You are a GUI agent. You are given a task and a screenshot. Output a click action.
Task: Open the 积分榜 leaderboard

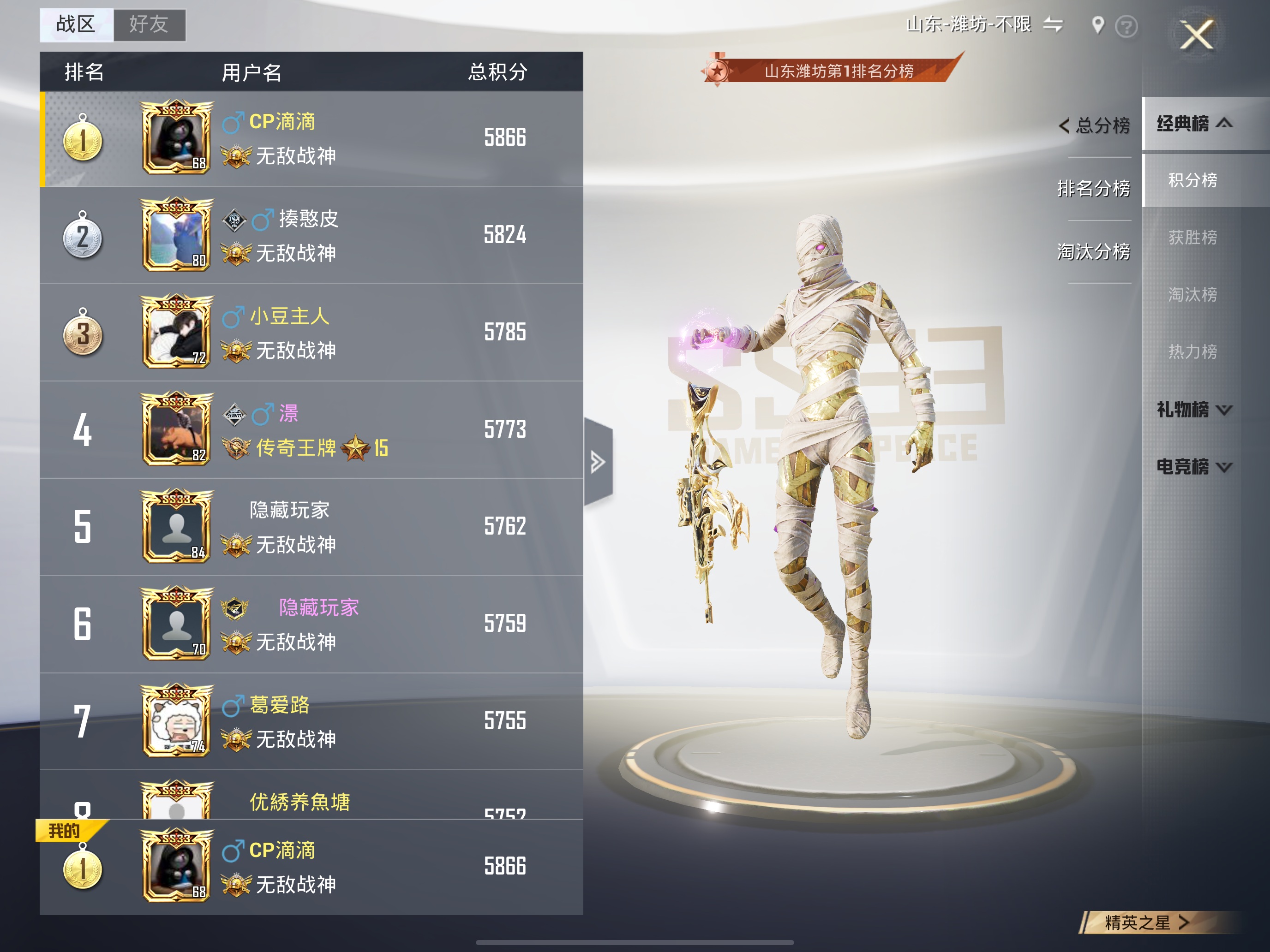pyautogui.click(x=1192, y=180)
